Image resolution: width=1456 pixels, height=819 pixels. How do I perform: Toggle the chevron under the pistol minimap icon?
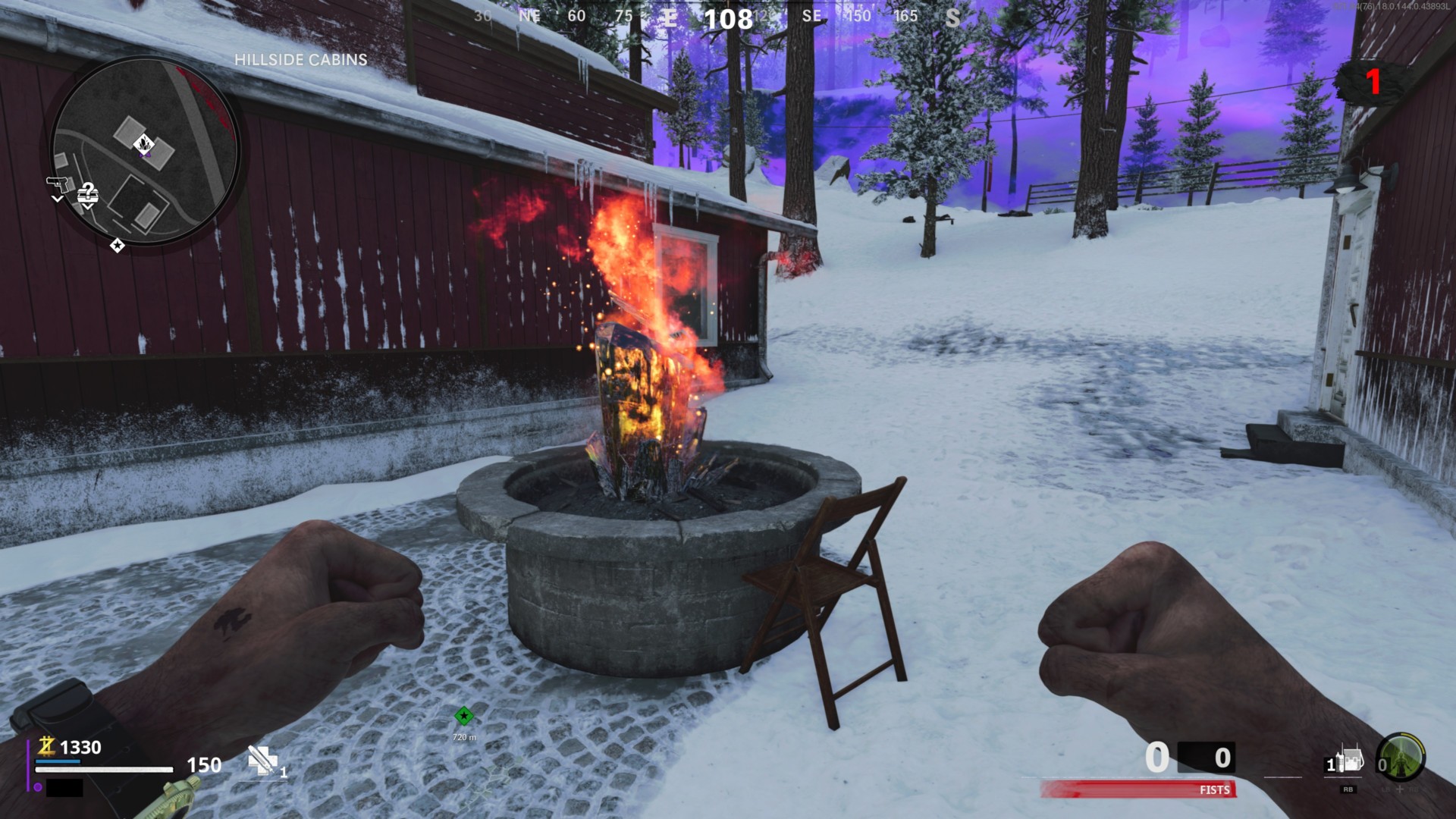pyautogui.click(x=58, y=199)
